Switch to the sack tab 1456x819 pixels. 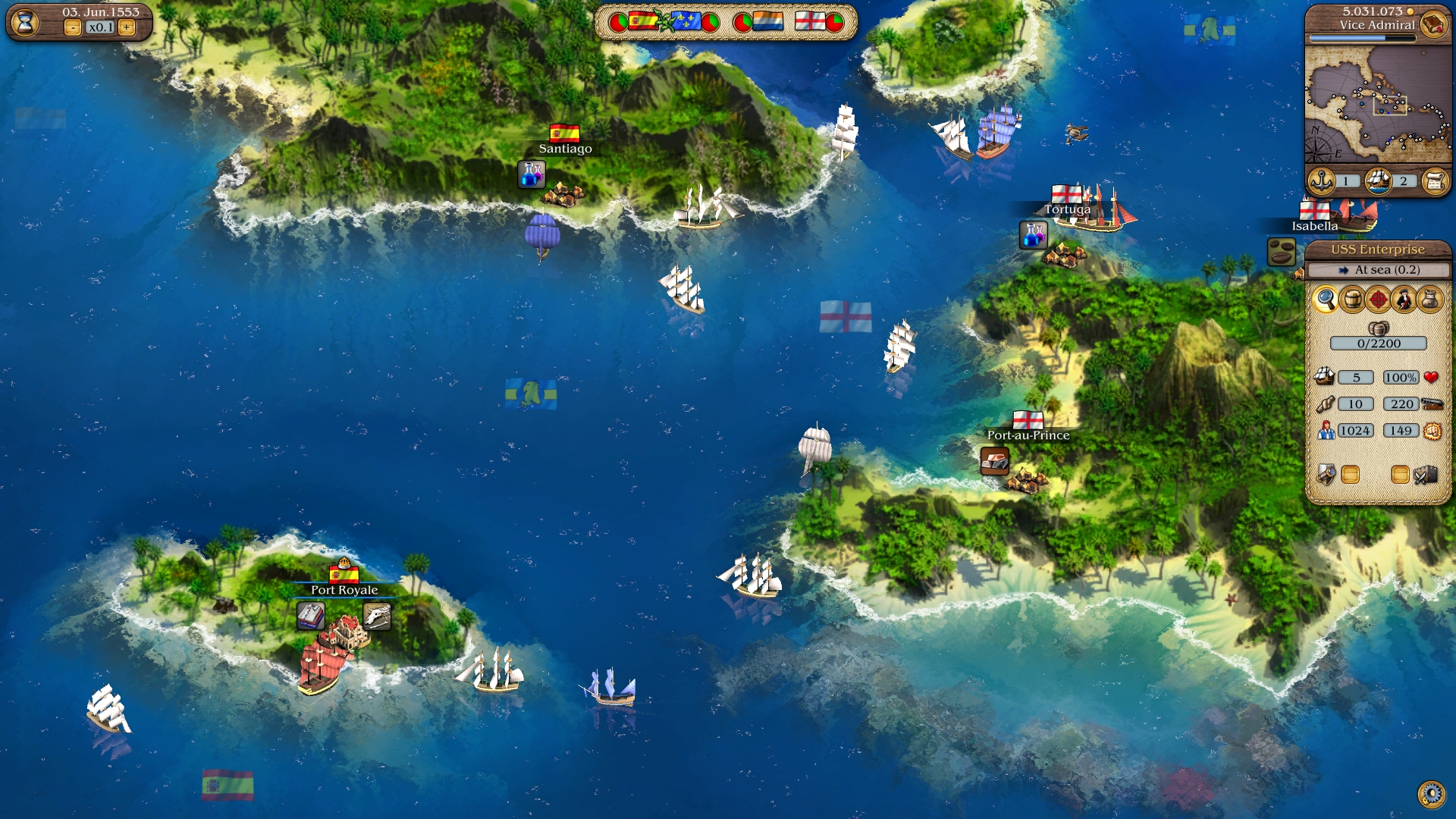tap(1429, 300)
